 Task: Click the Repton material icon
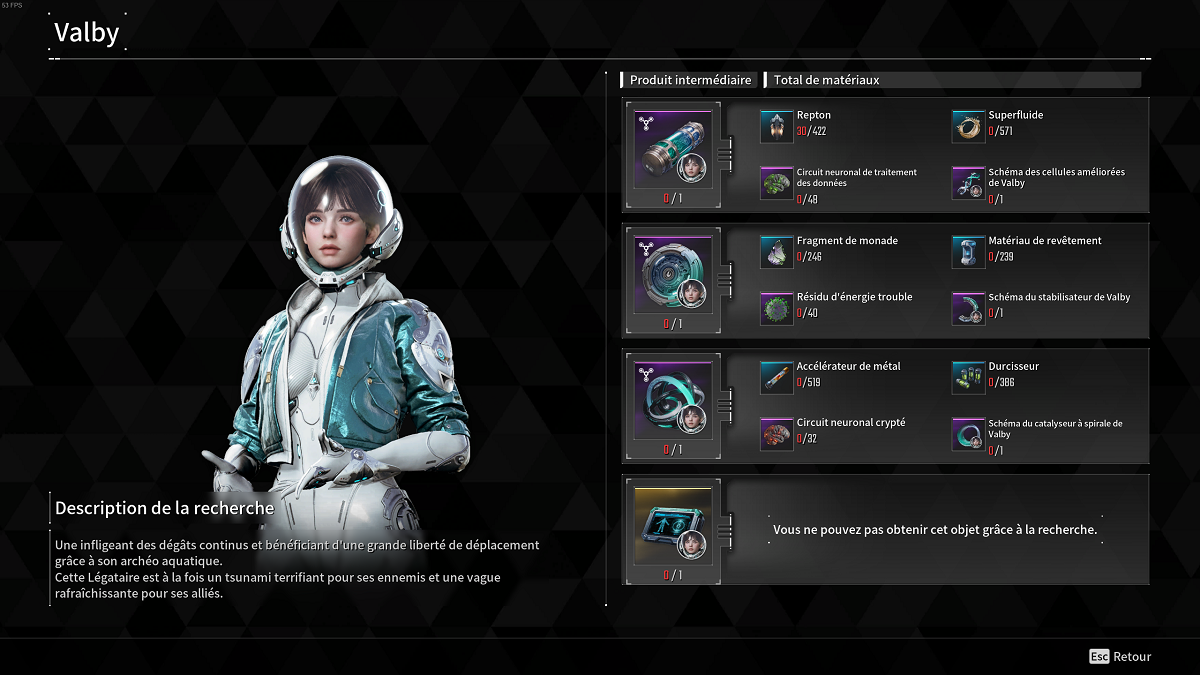pos(777,127)
